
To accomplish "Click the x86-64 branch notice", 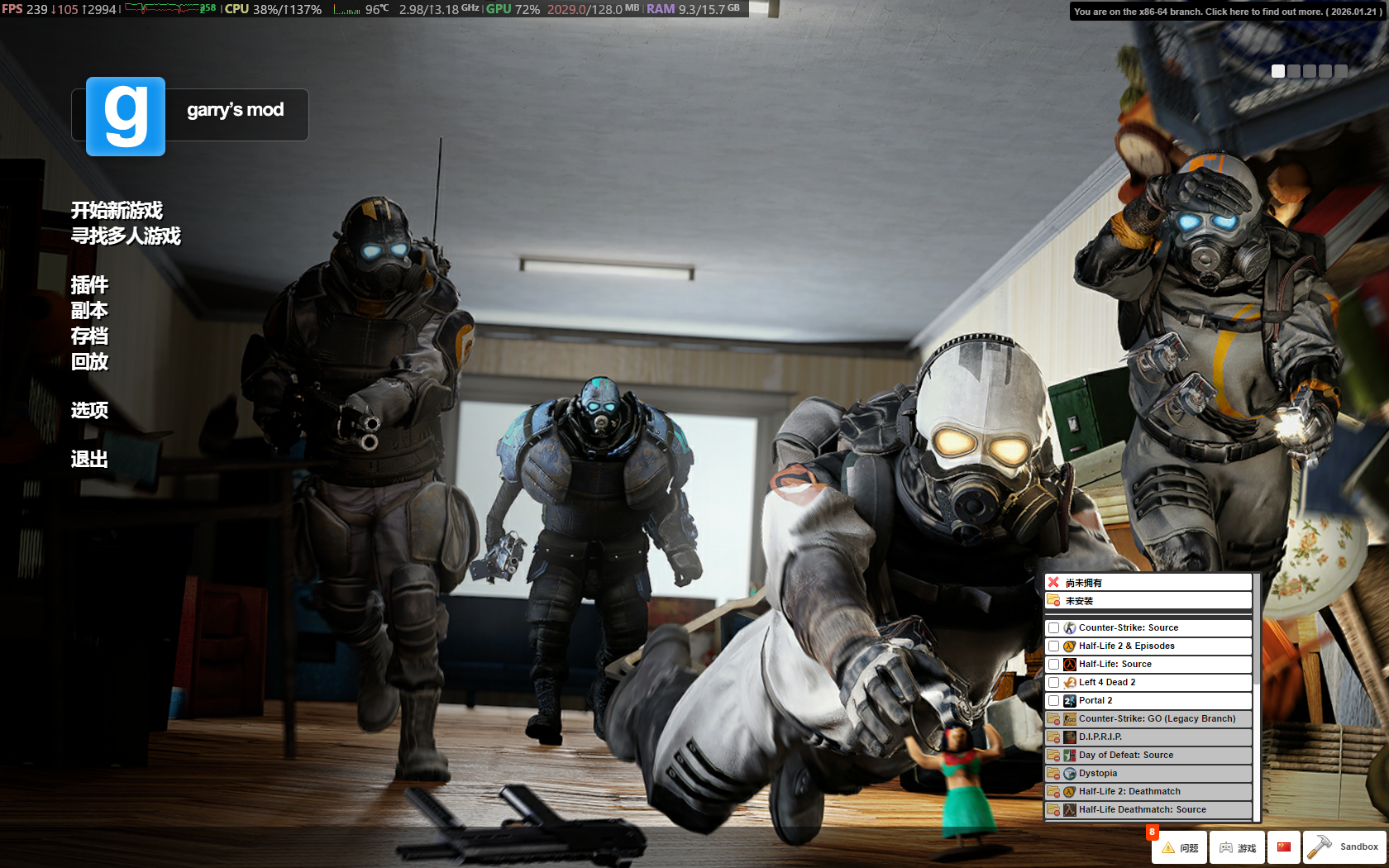I will click(x=1226, y=12).
